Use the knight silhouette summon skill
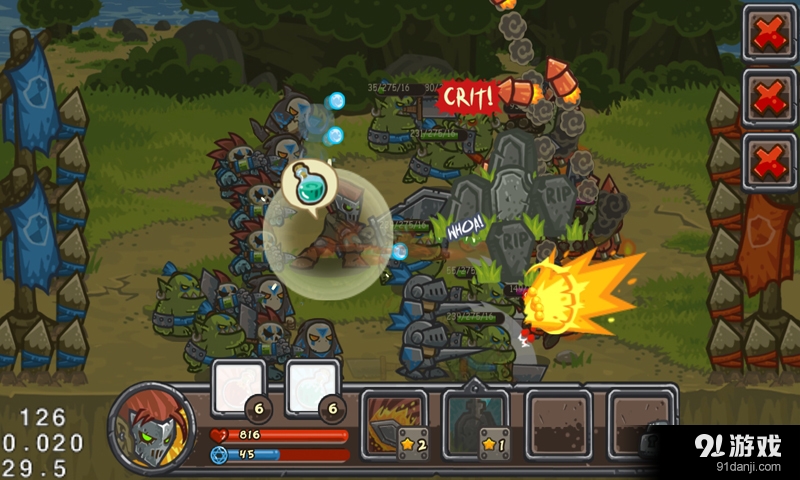 click(x=474, y=419)
